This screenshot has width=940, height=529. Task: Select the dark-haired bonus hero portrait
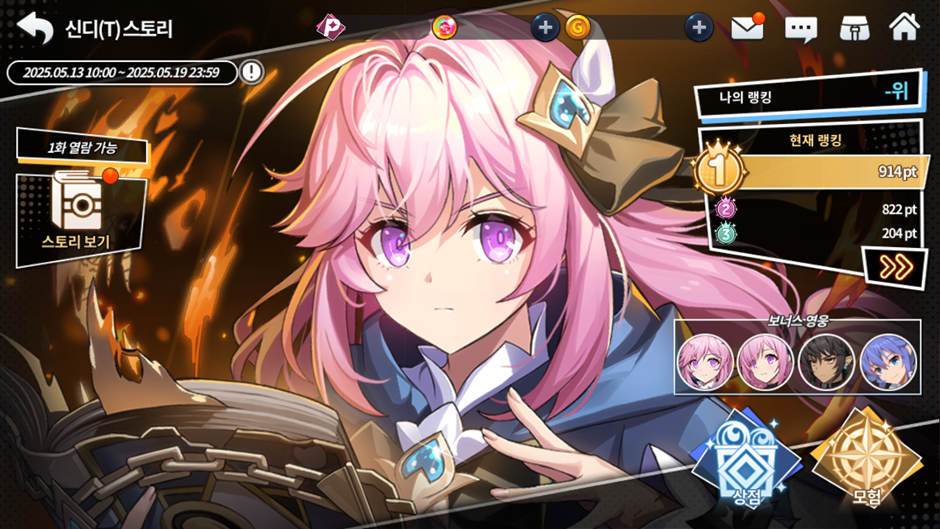pos(826,362)
